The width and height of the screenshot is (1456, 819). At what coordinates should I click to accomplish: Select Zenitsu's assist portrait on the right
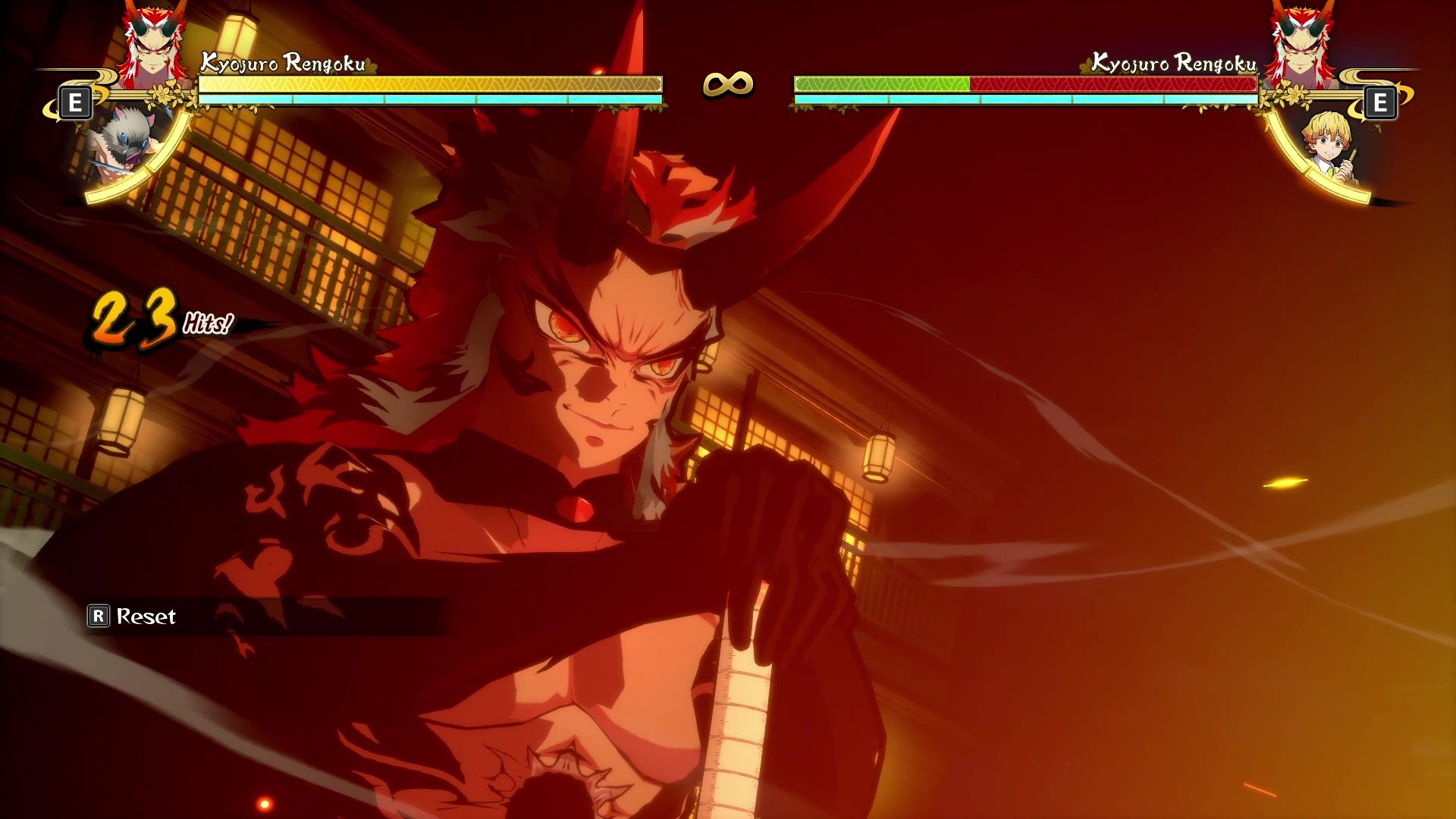[x=1326, y=149]
